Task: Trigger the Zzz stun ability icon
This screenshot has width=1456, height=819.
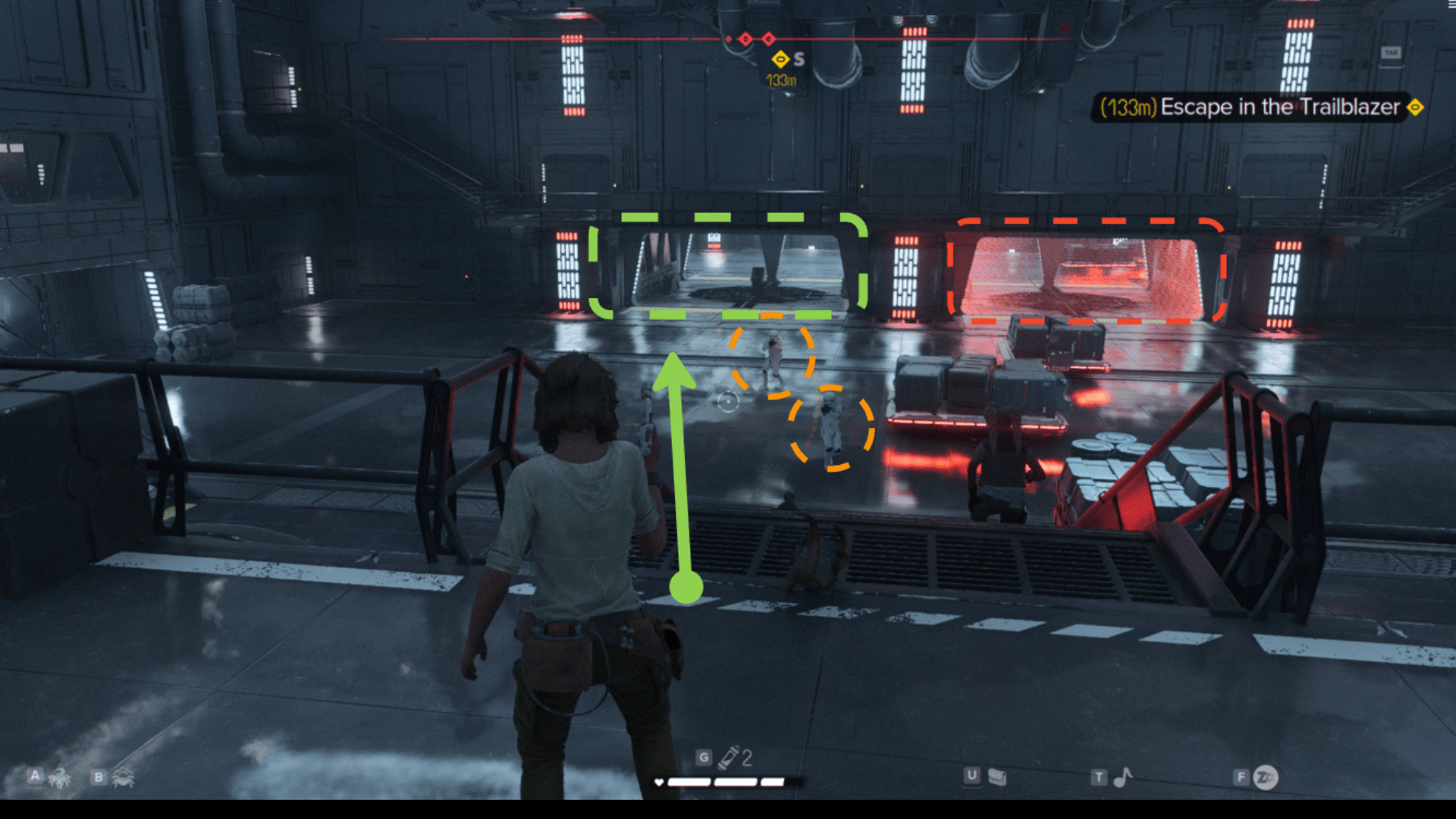Action: 1266,777
